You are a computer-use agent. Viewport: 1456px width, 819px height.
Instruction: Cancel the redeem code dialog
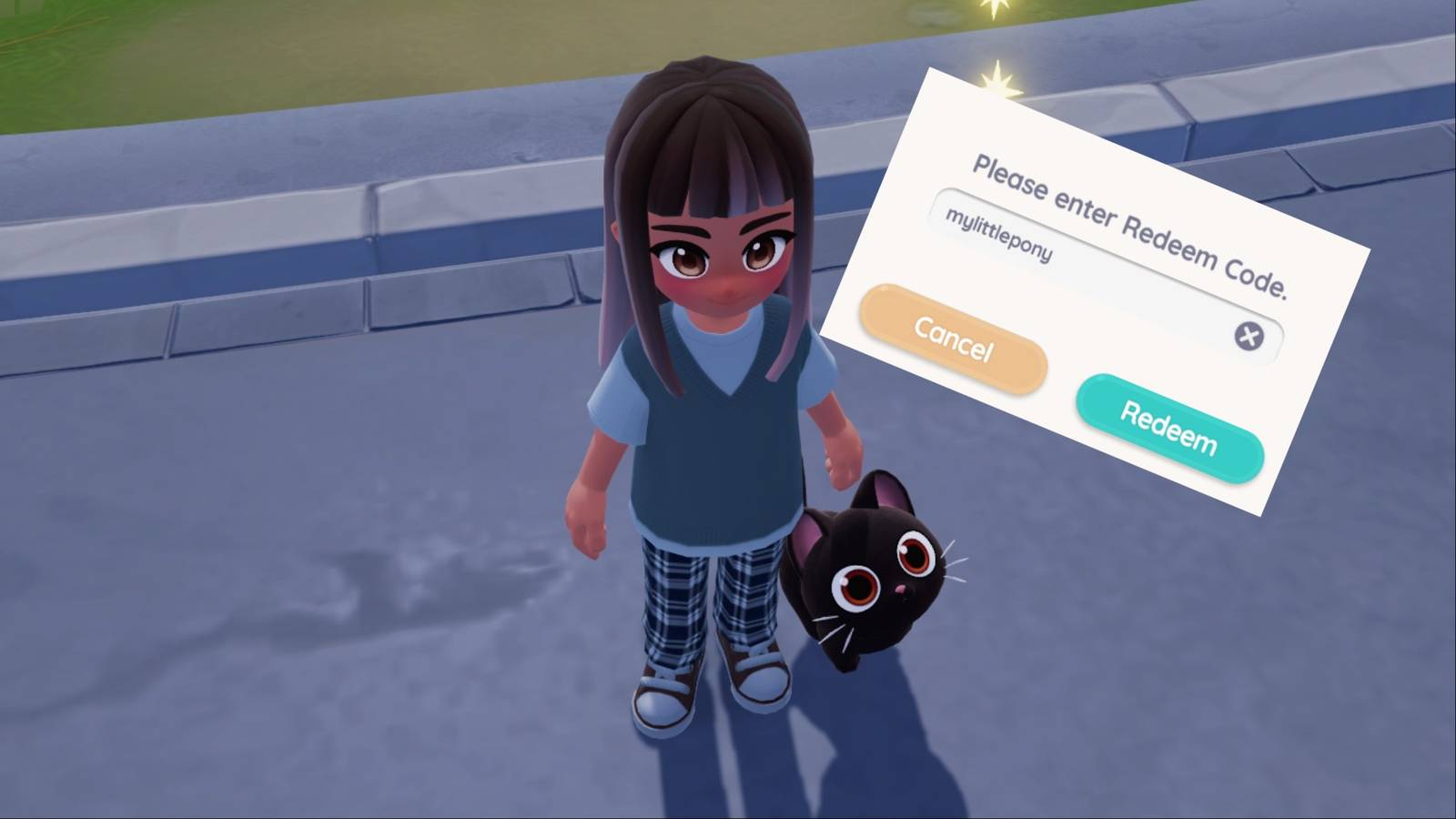click(x=953, y=339)
